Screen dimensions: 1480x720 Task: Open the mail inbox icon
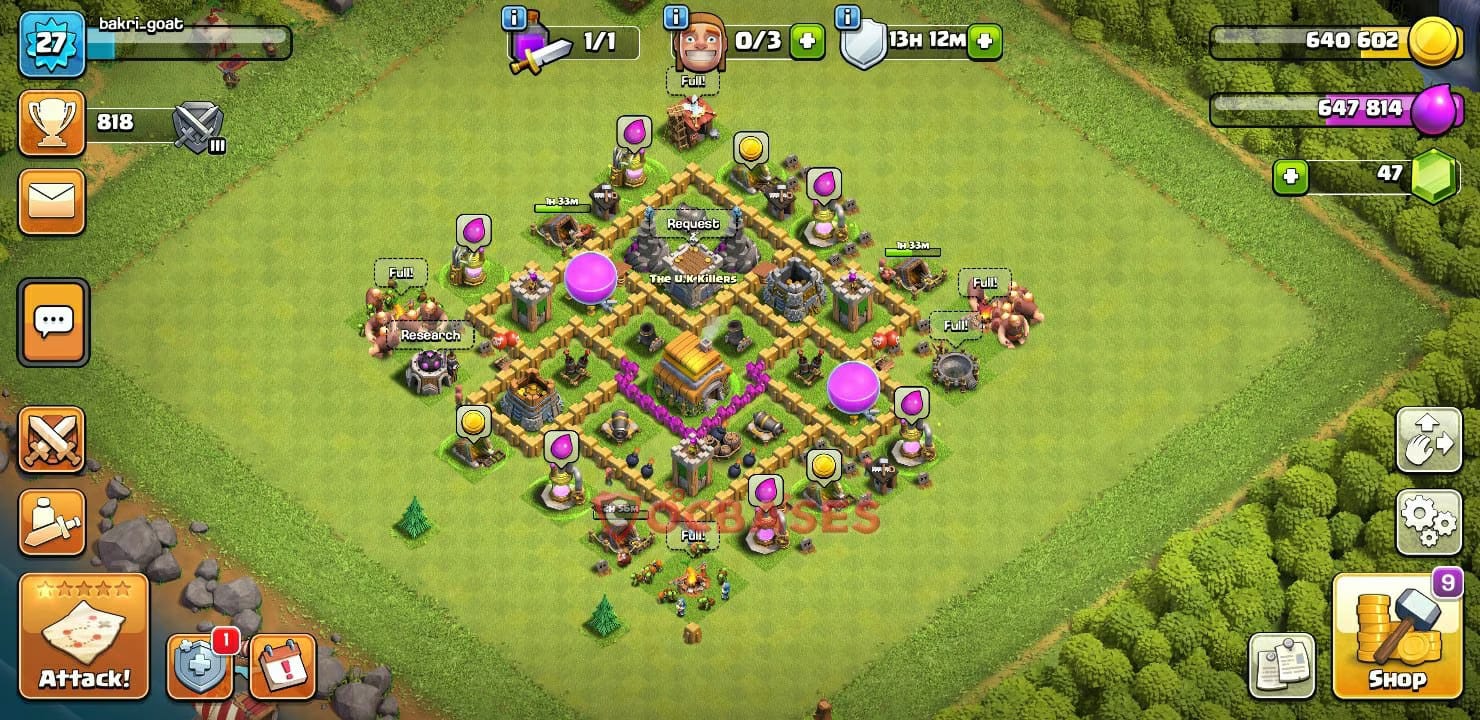(x=52, y=199)
